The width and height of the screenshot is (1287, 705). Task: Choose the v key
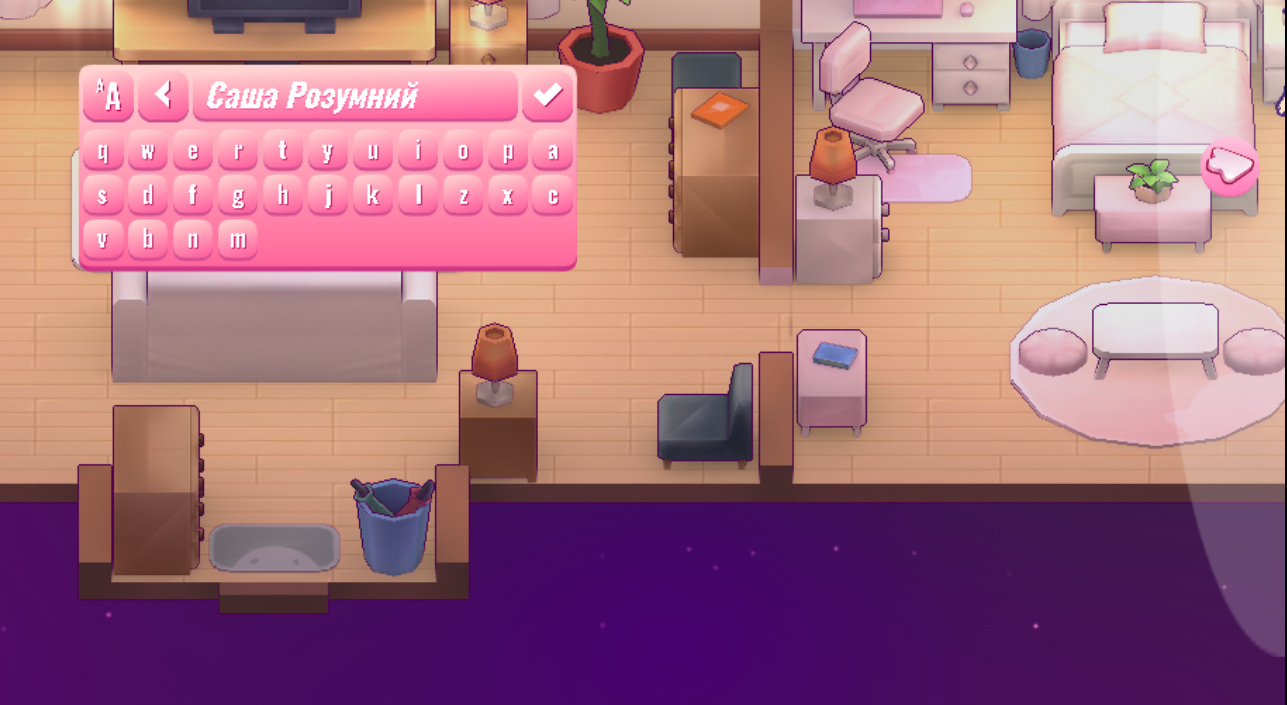(x=103, y=239)
